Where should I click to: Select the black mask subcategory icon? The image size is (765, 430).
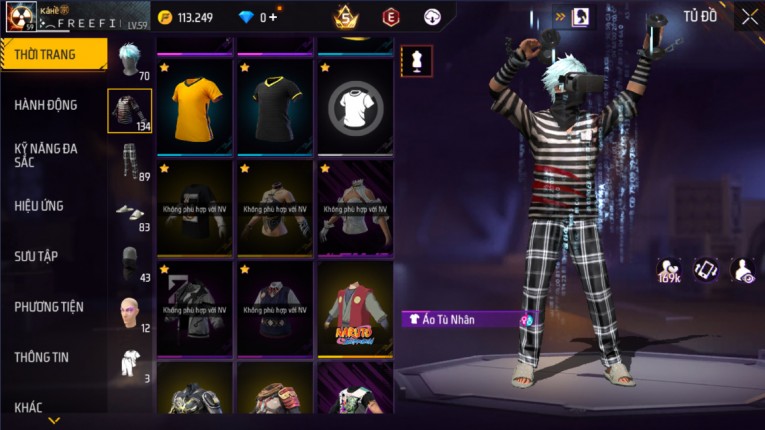pyautogui.click(x=129, y=263)
